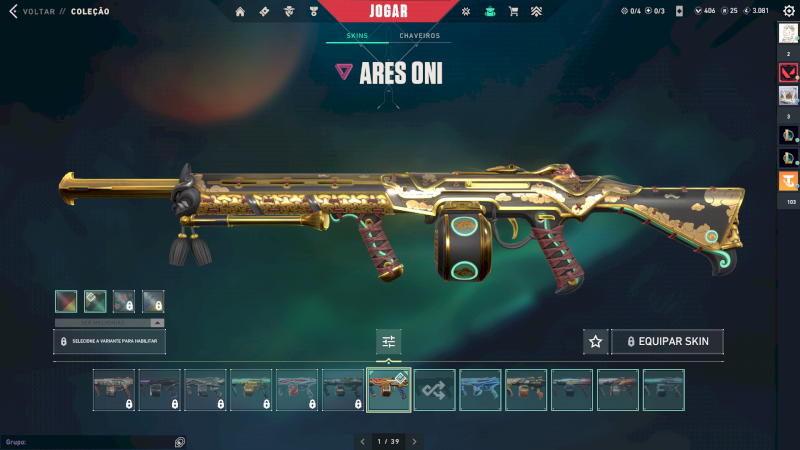
Task: Select the first color variant swatch
Action: tap(66, 301)
